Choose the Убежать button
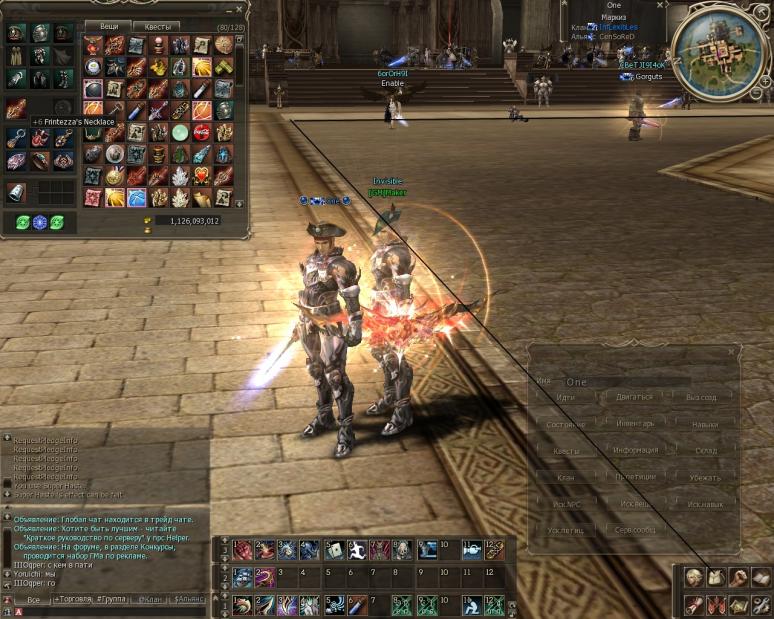 (704, 477)
